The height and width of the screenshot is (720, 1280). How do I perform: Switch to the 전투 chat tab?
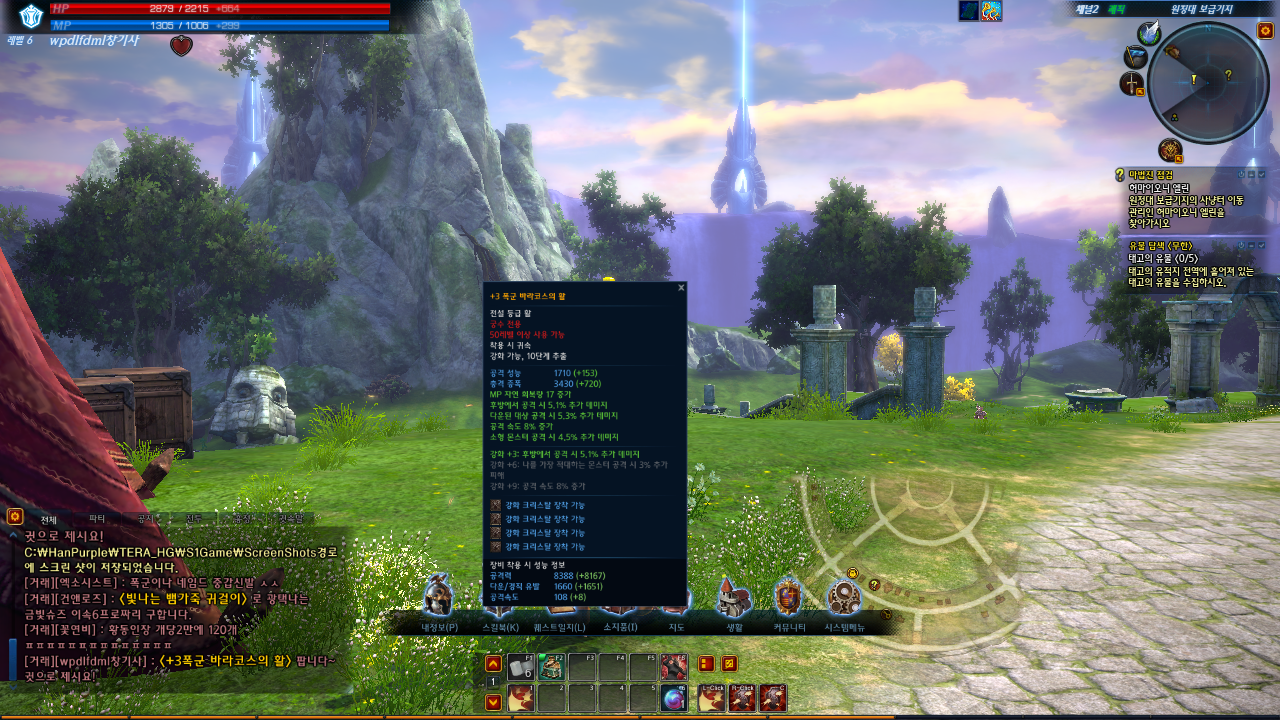coord(194,519)
